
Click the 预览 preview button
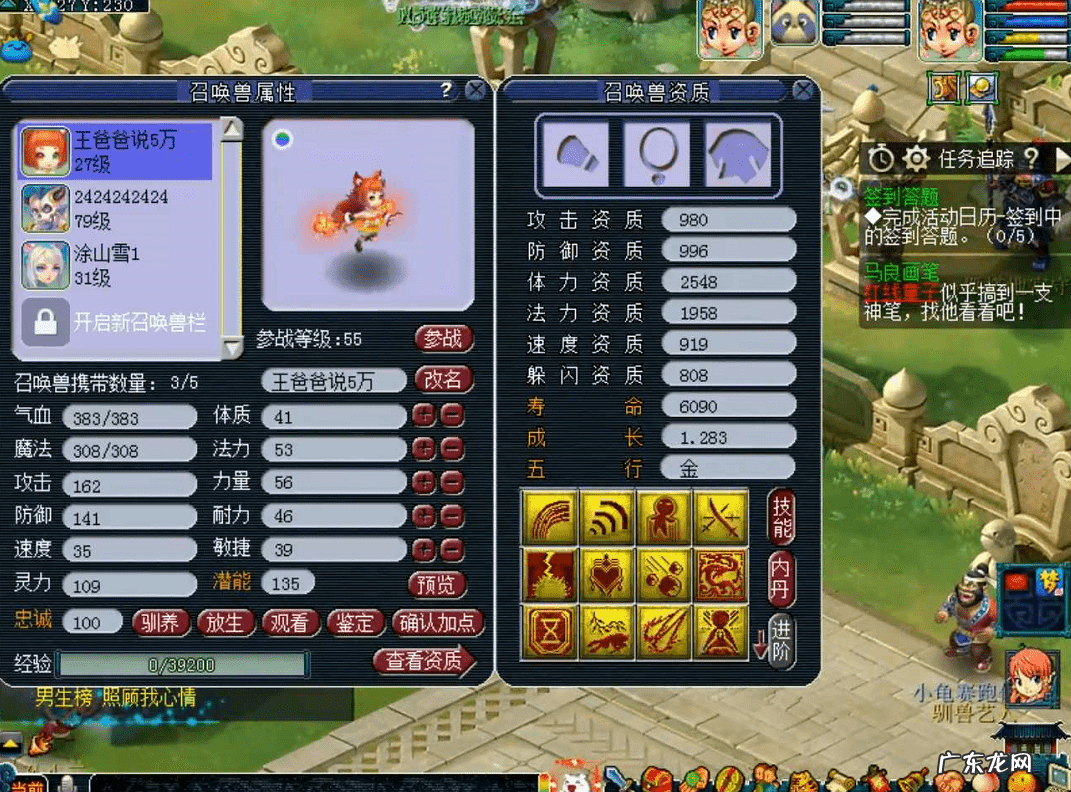tap(437, 584)
